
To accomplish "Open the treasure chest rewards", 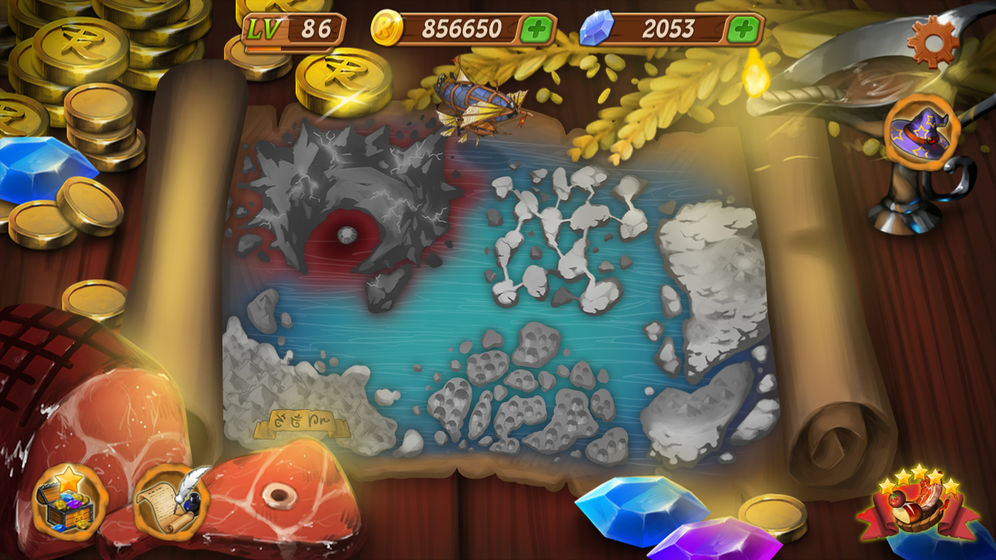I will tap(68, 500).
